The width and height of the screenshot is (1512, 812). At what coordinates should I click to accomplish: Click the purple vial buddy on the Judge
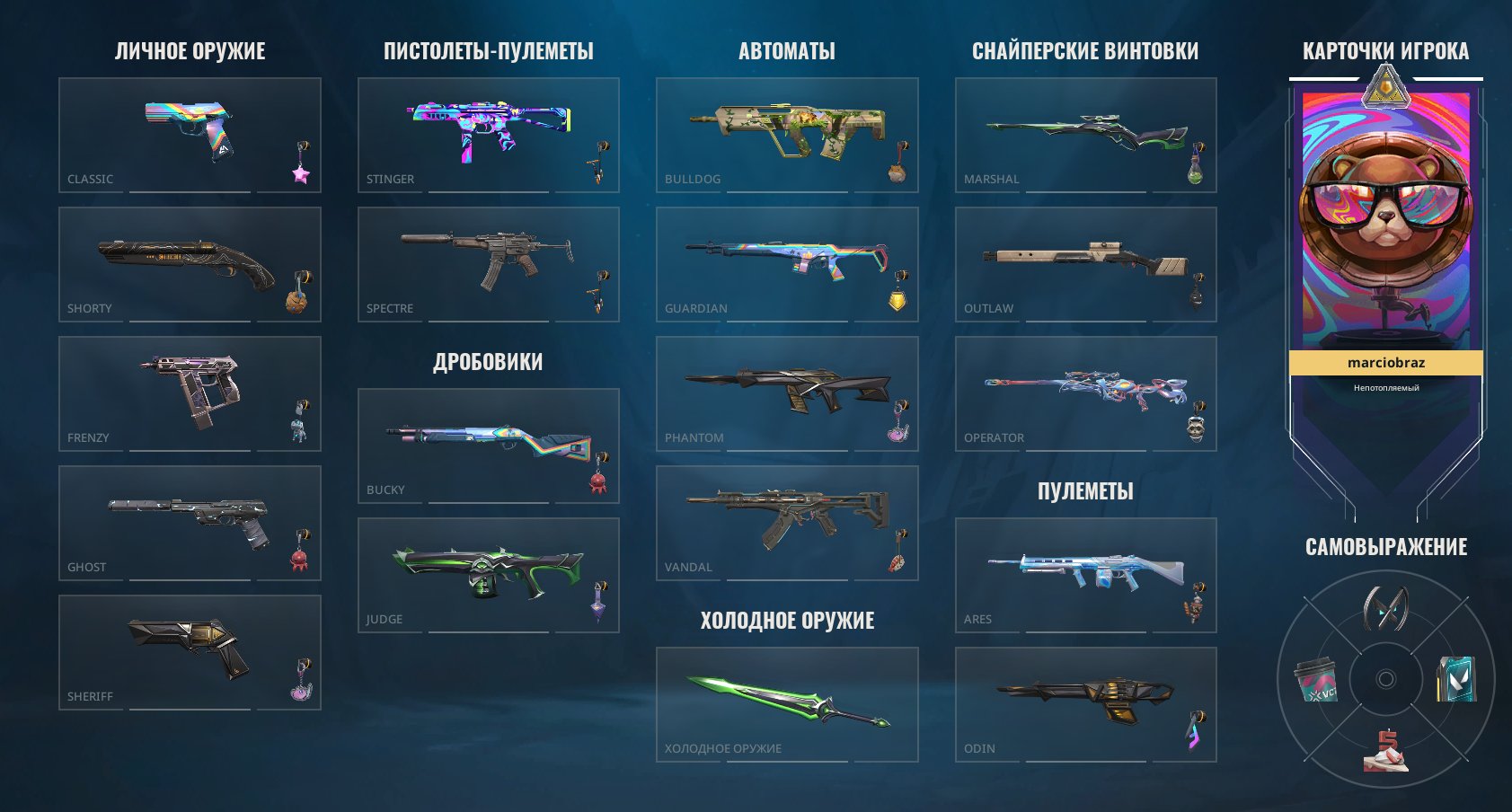(x=599, y=609)
